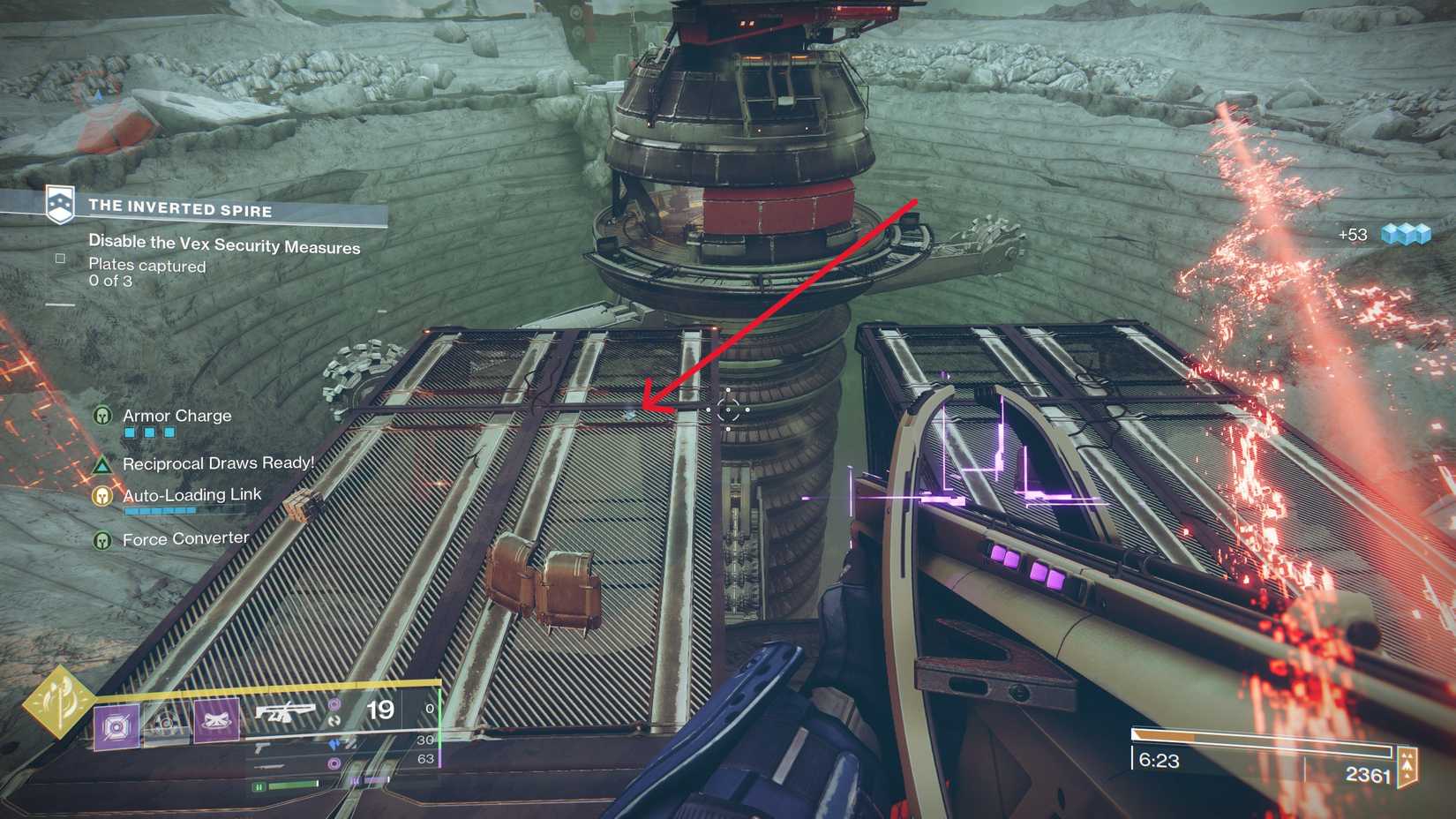The height and width of the screenshot is (819, 1456).
Task: Select the sword weapon icon below the sidearm
Action: coord(269,766)
